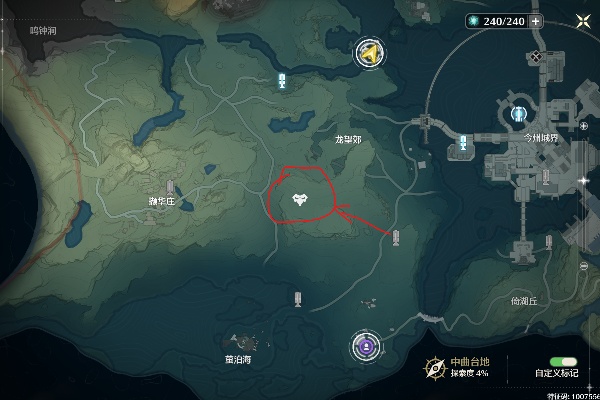Pick the beacon marker north of 萤泊海

298,298
